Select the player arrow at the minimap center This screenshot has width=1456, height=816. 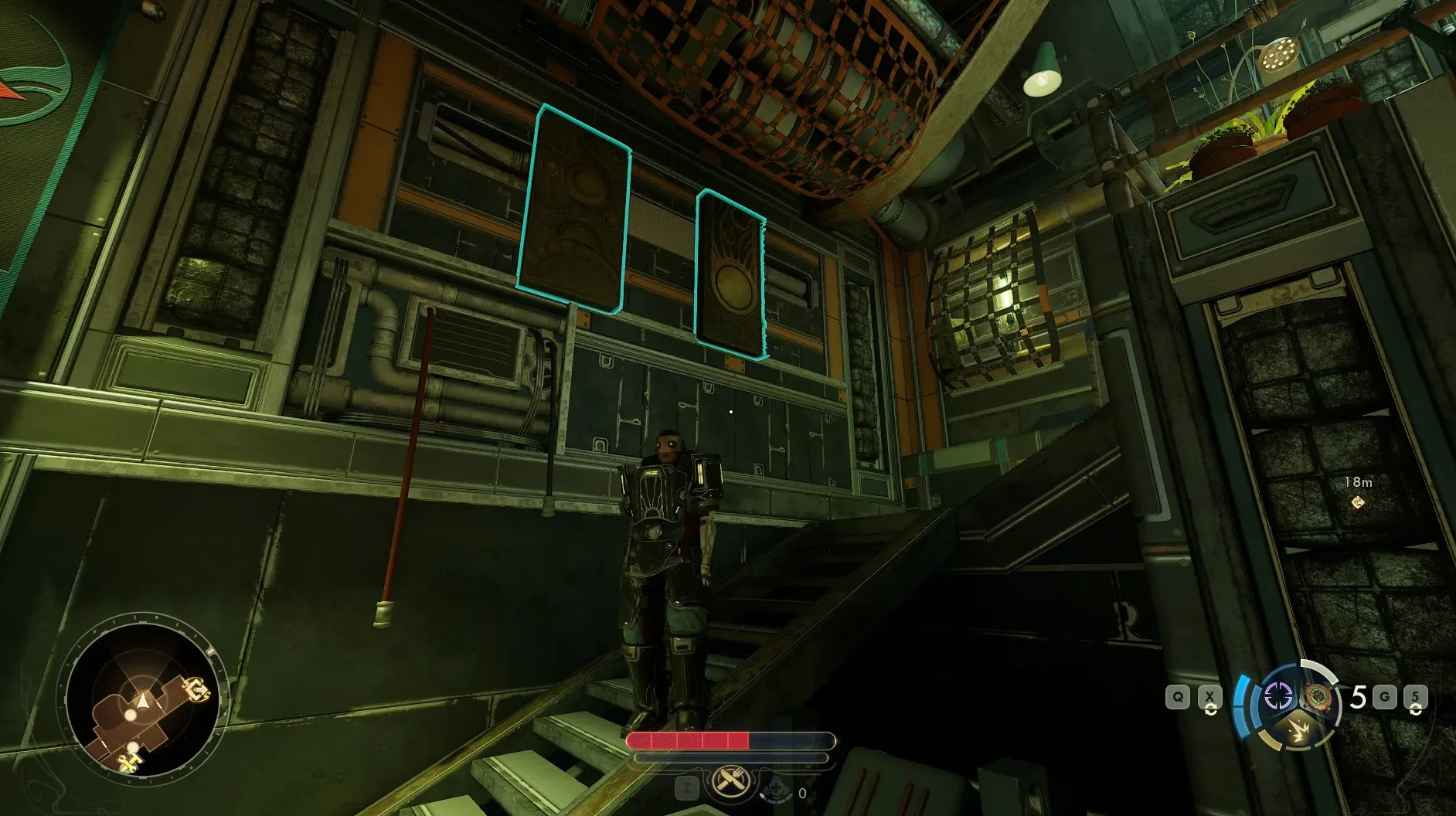pos(142,701)
